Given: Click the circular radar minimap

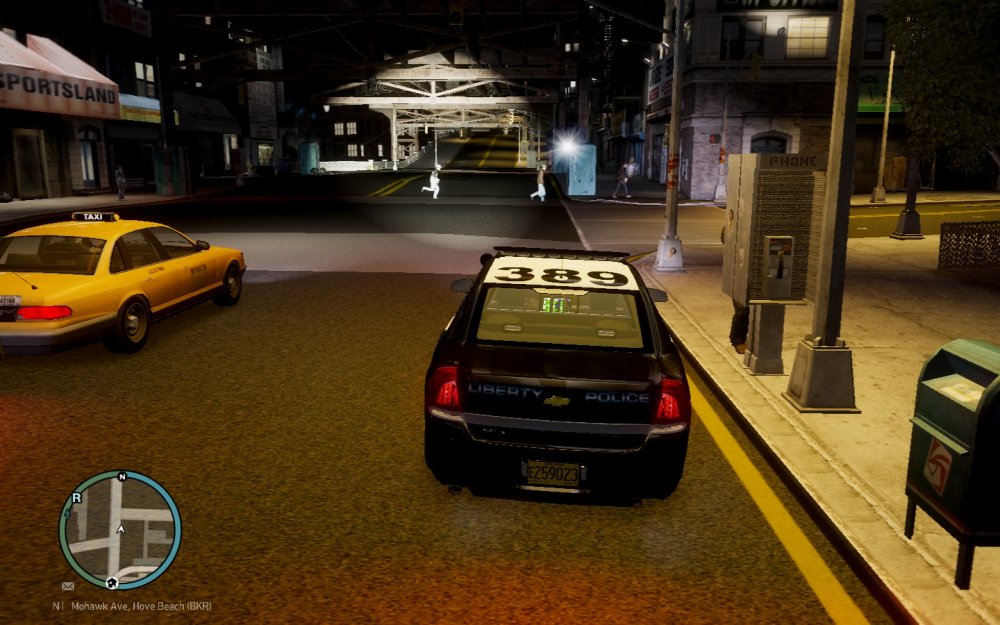Looking at the screenshot, I should 120,529.
